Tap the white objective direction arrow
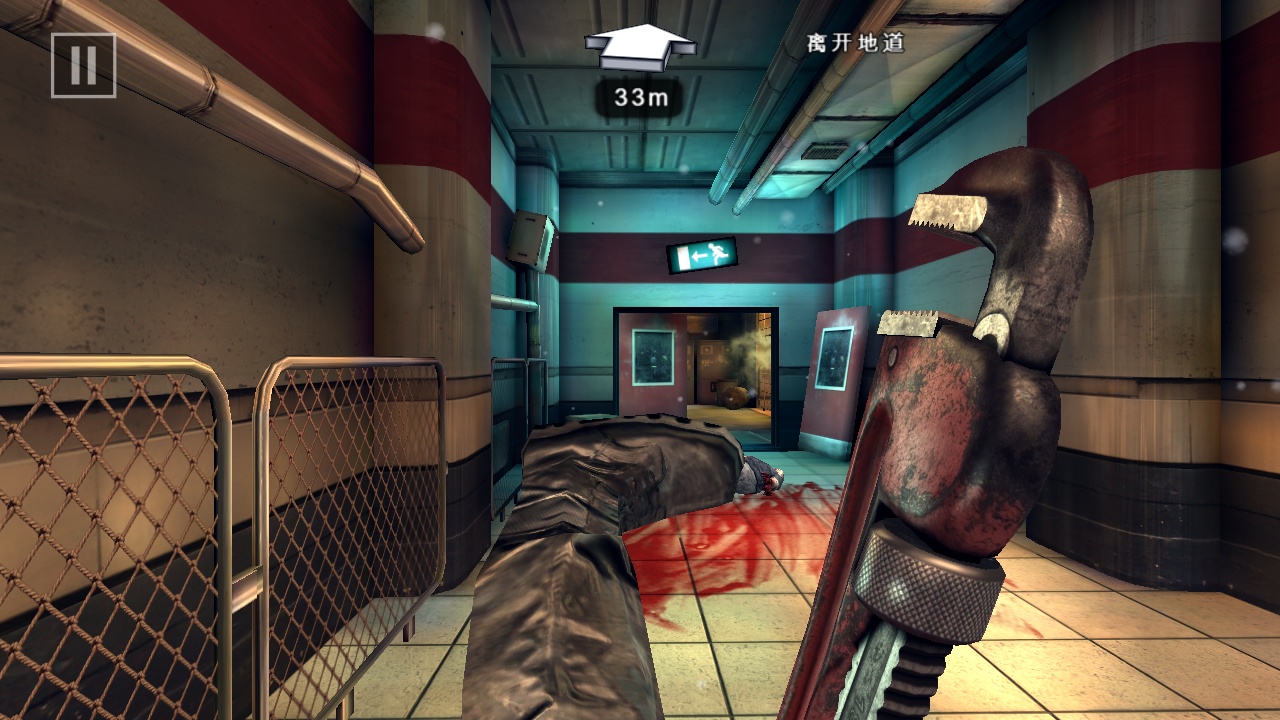 pos(640,45)
